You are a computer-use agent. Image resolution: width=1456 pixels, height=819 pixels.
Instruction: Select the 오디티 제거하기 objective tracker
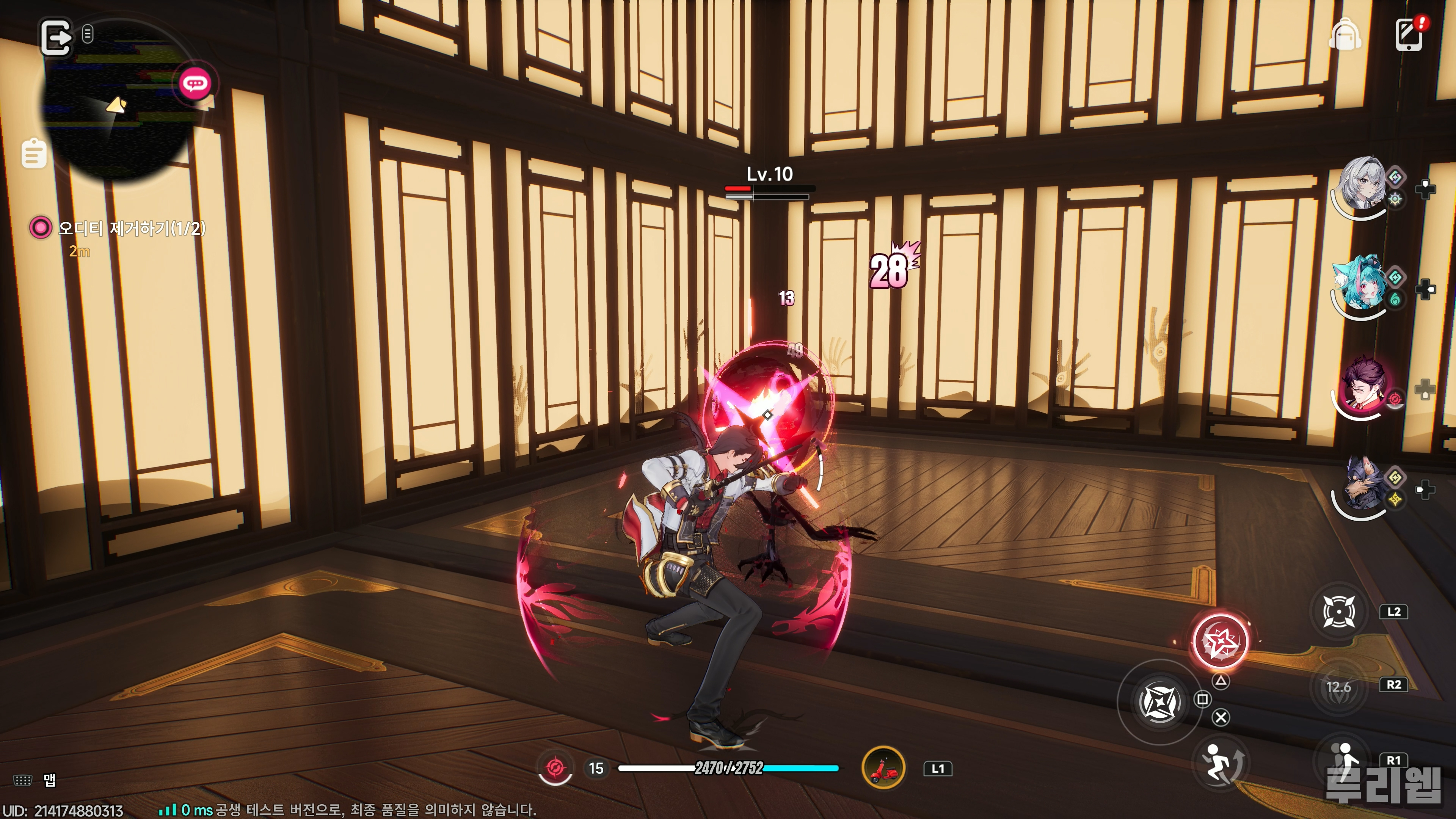(131, 228)
